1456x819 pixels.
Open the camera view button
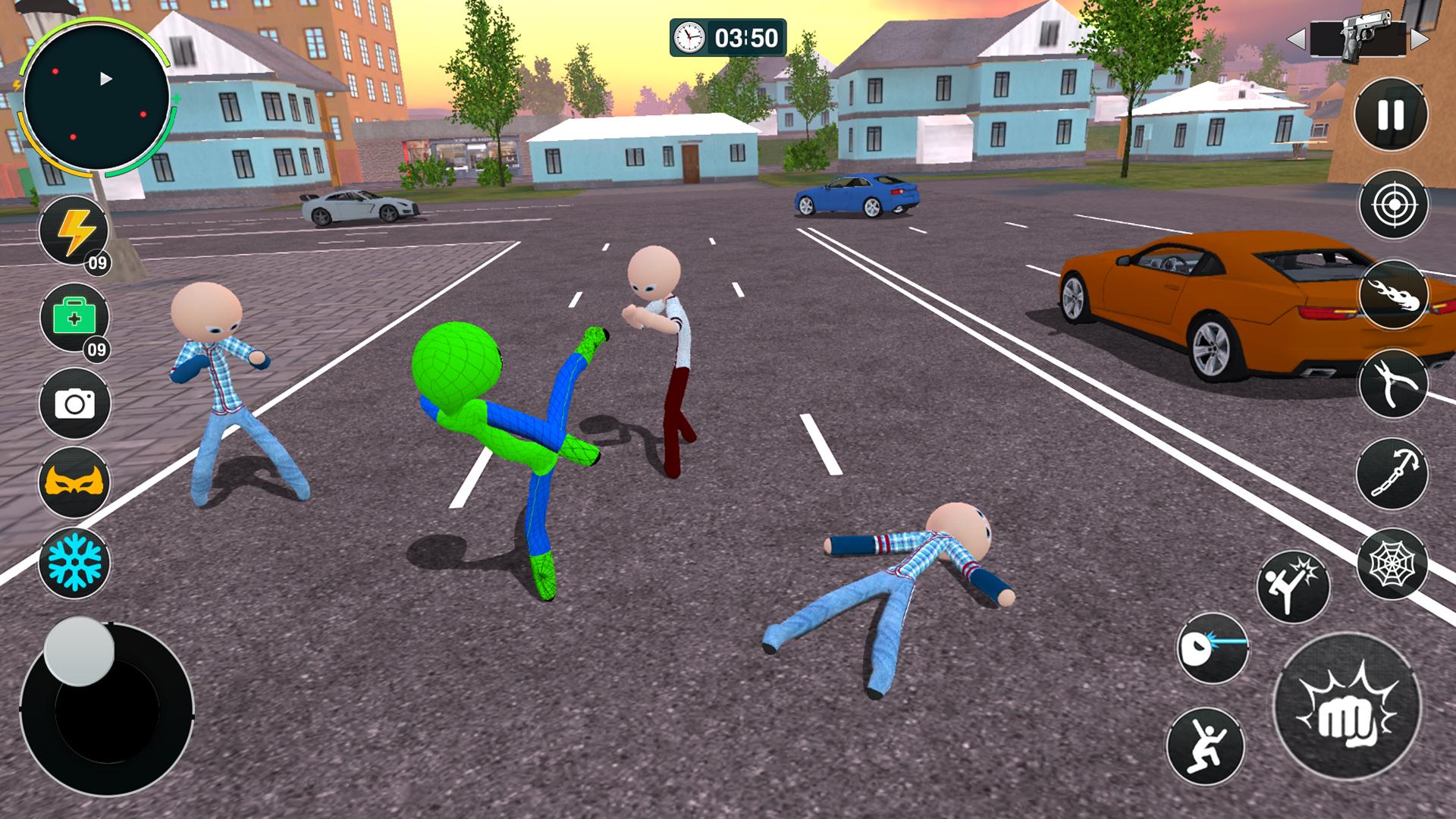74,403
